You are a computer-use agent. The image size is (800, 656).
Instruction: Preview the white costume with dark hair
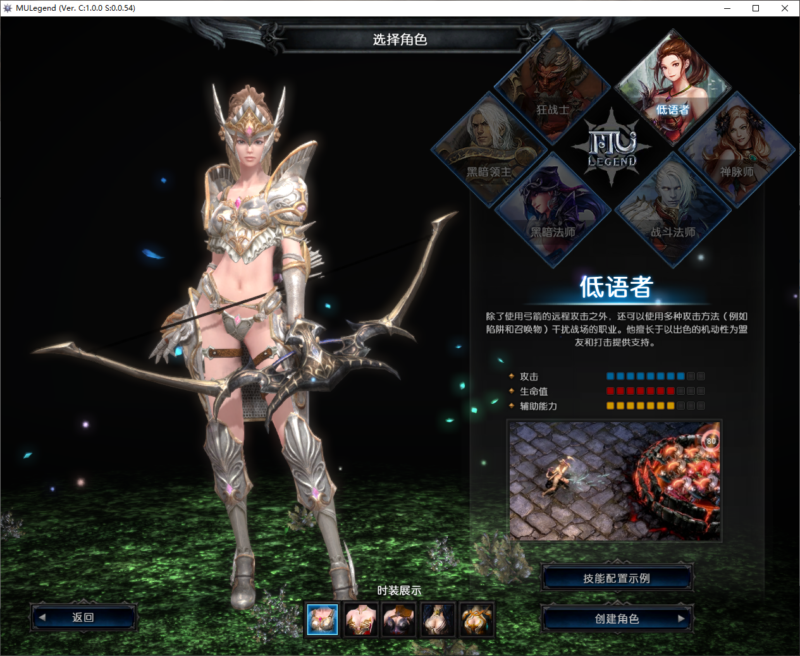pos(437,620)
